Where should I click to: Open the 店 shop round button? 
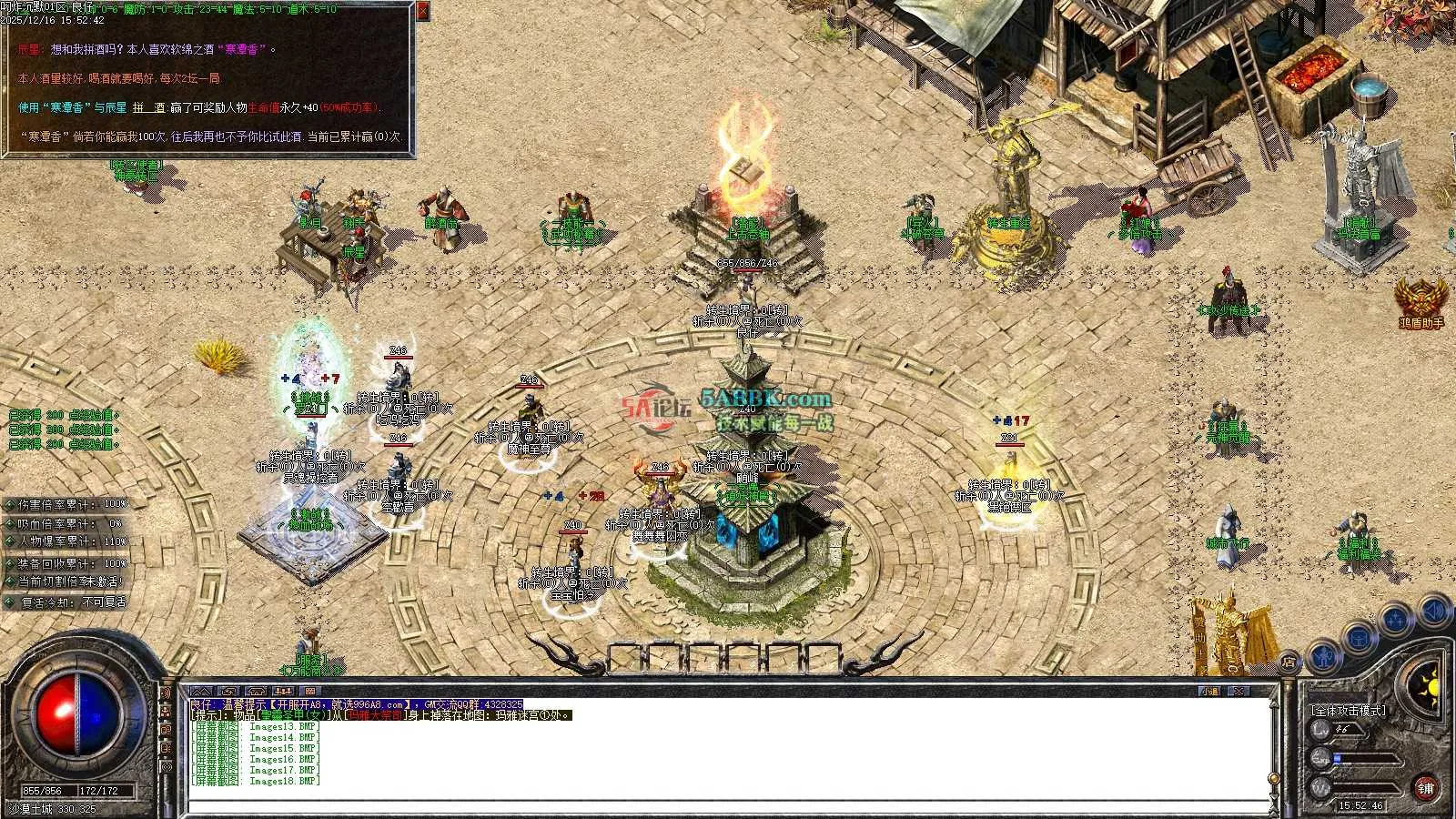pos(1289,661)
